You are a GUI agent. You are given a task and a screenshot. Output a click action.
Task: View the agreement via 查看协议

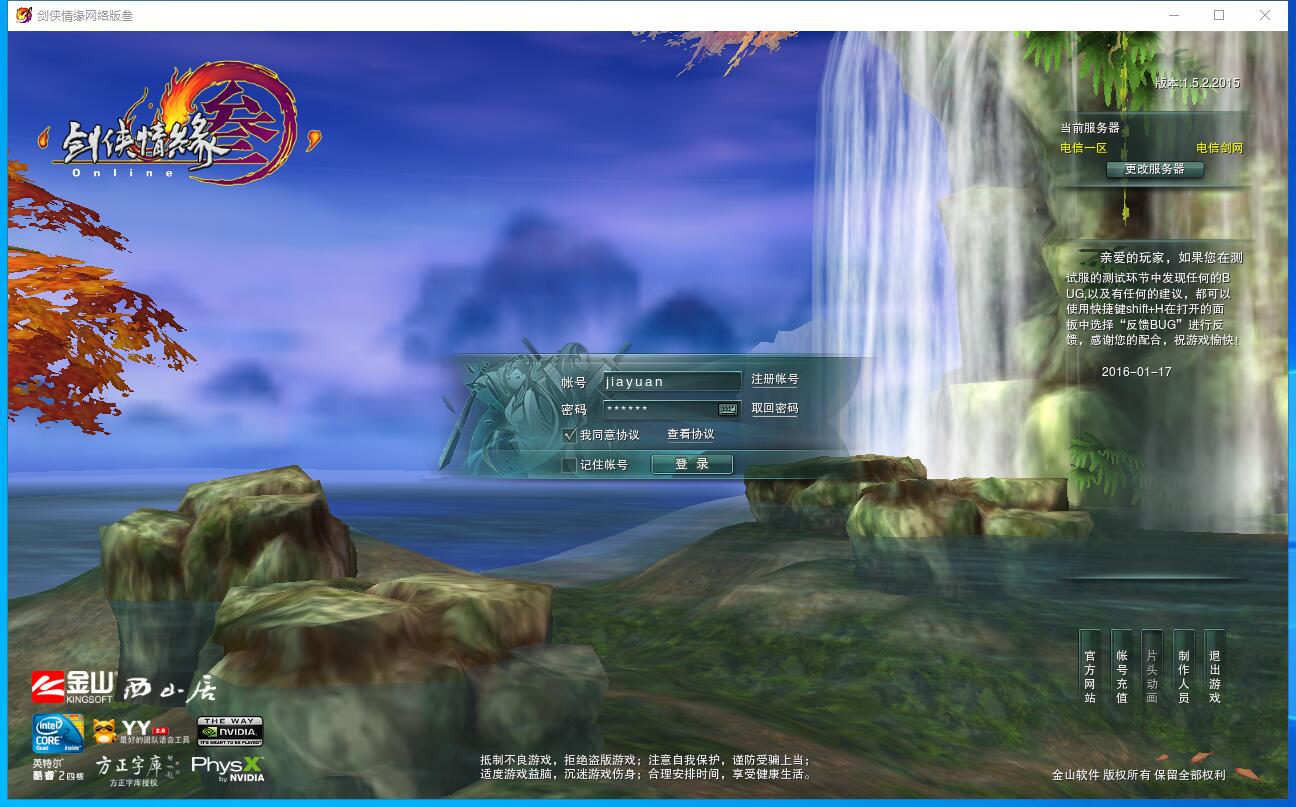(691, 435)
